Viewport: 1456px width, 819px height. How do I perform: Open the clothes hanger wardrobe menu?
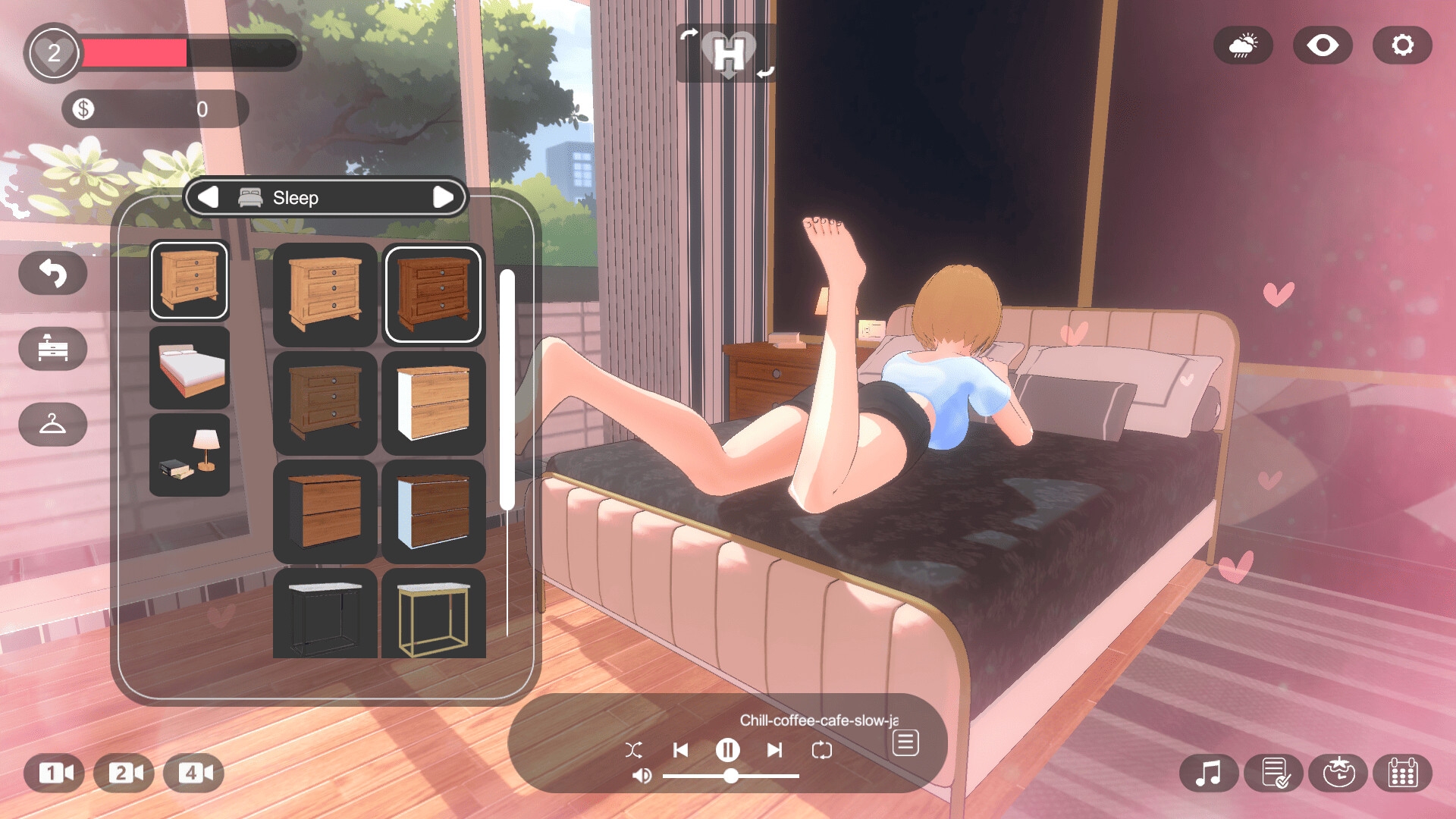click(53, 424)
